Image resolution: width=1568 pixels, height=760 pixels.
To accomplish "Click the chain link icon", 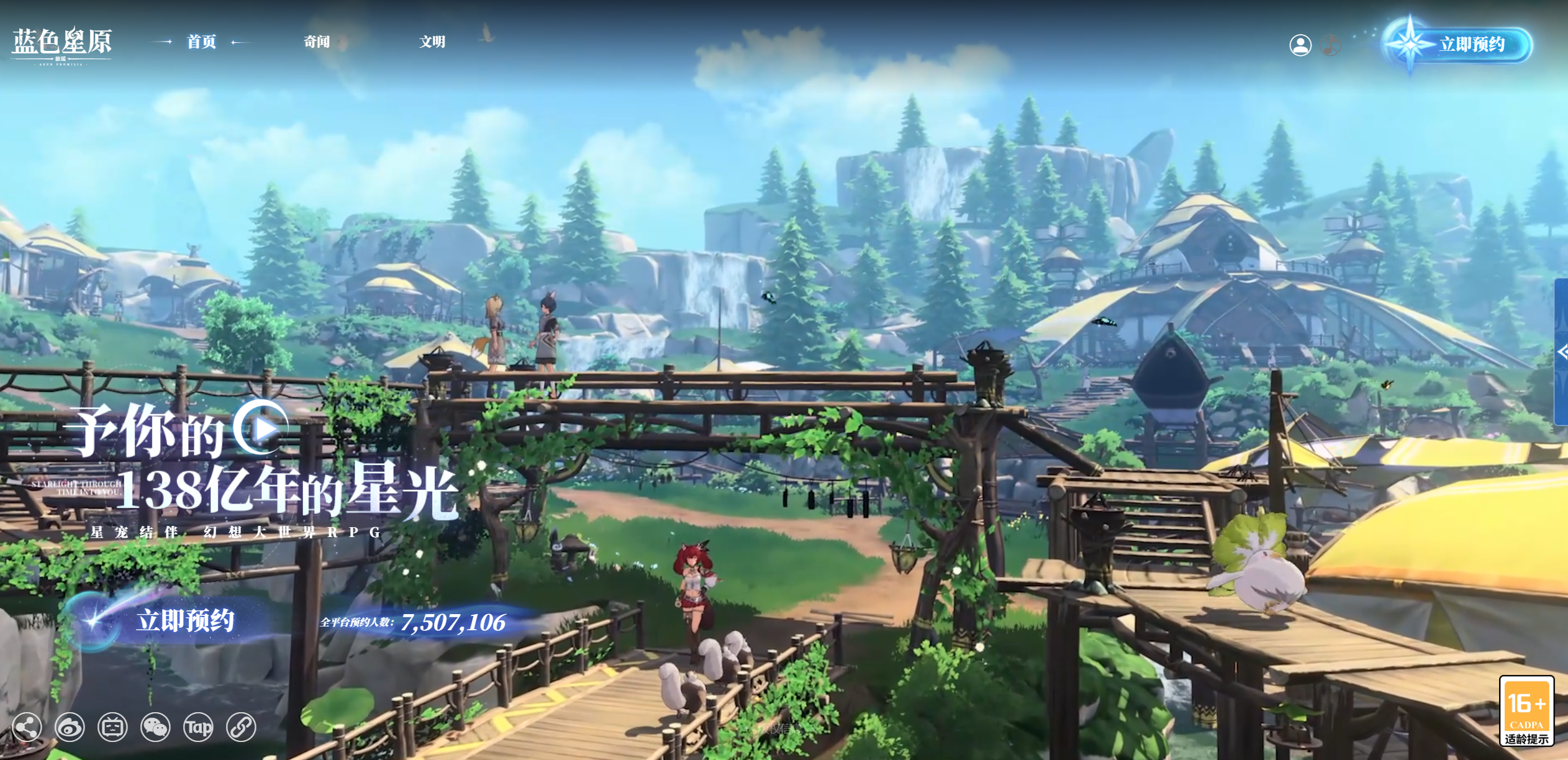I will 241,727.
